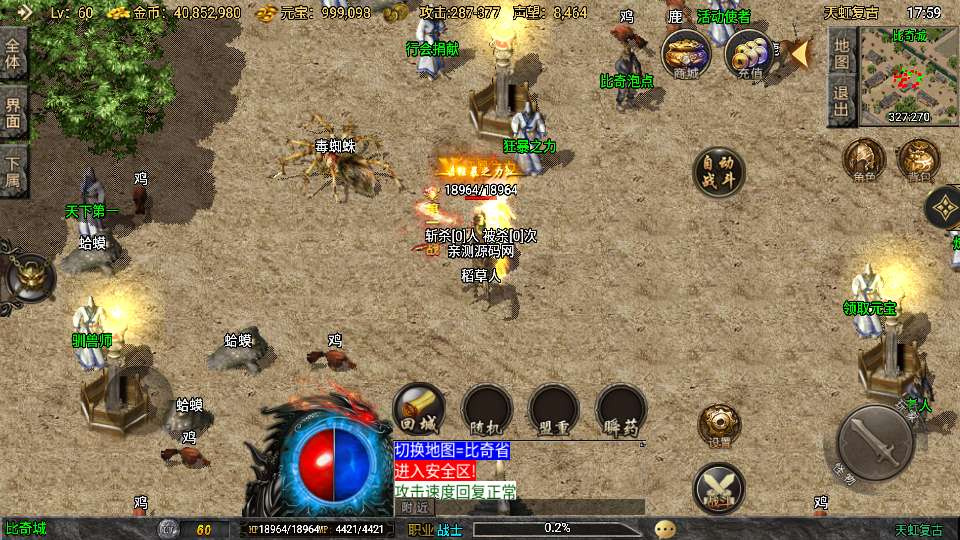The image size is (960, 540).
Task: Open the 商城 shop icon
Action: (687, 53)
